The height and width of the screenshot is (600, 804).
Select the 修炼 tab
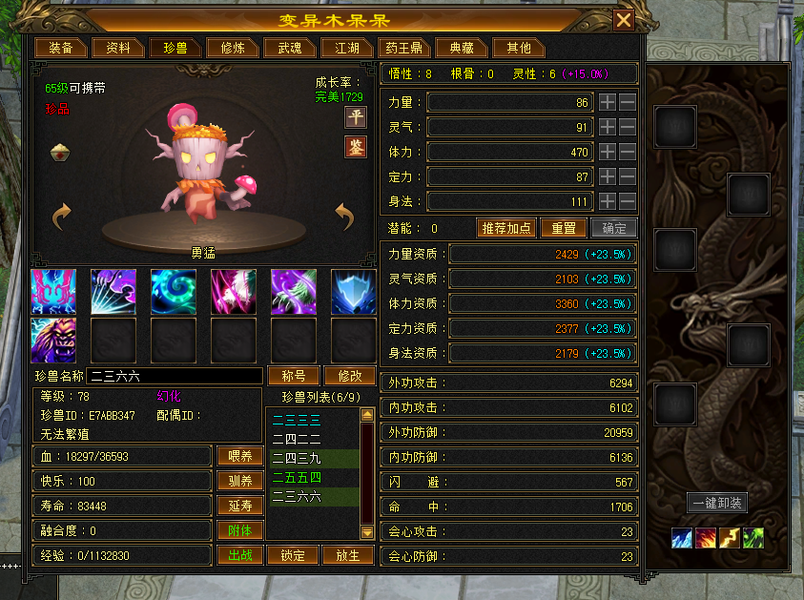(233, 48)
